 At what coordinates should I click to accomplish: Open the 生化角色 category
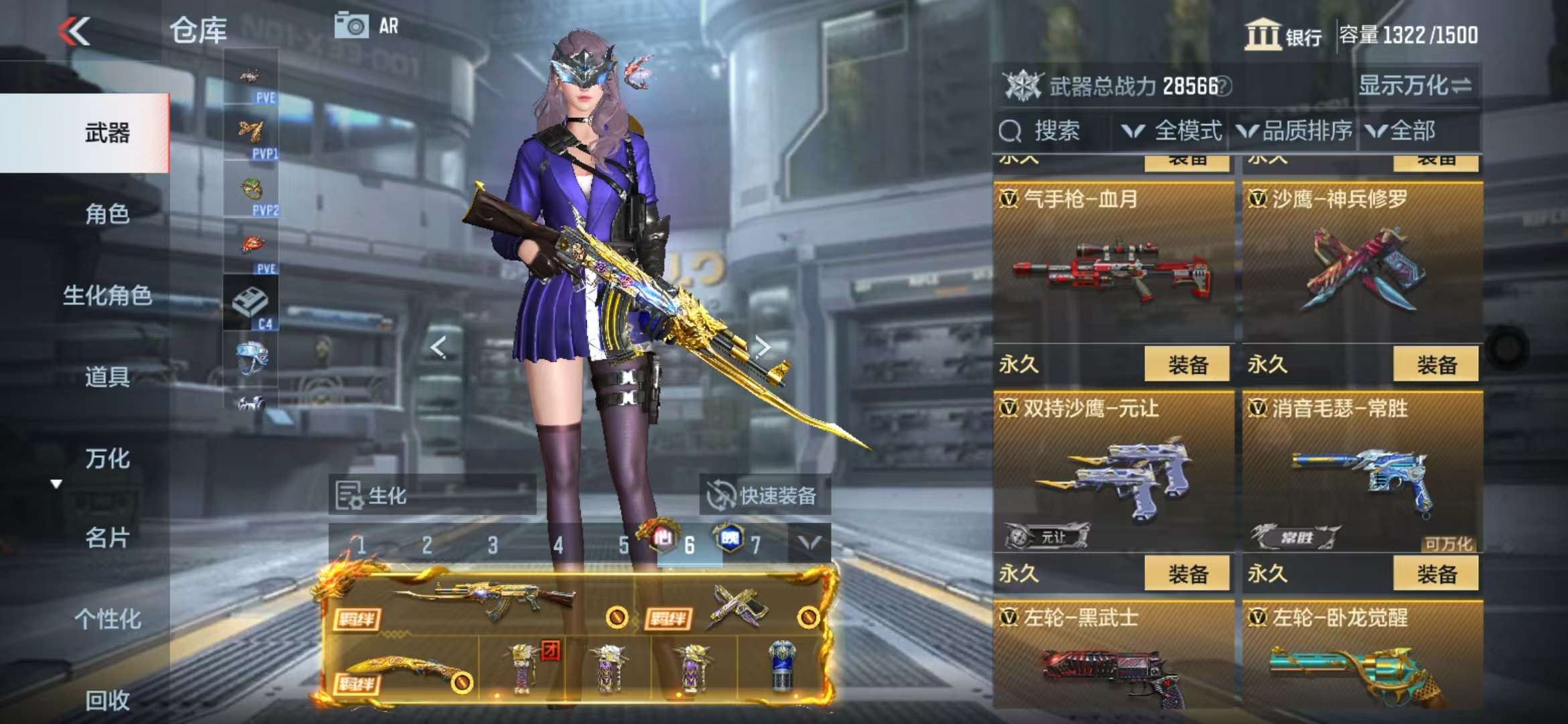click(x=107, y=295)
